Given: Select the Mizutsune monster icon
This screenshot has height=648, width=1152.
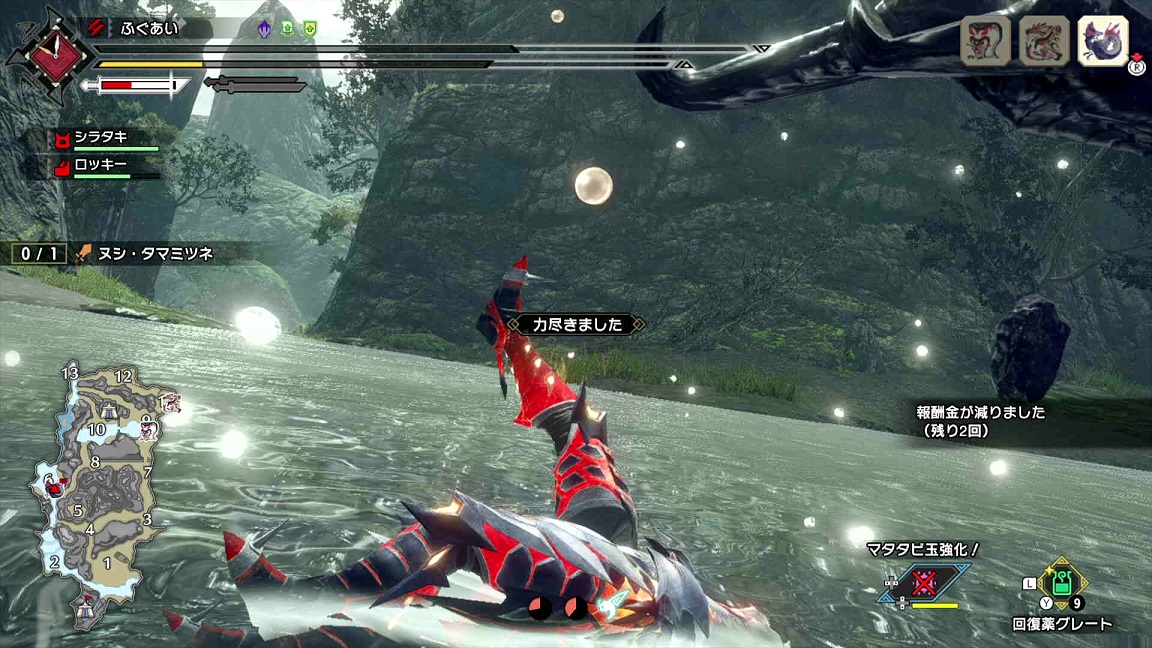Looking at the screenshot, I should (1103, 41).
